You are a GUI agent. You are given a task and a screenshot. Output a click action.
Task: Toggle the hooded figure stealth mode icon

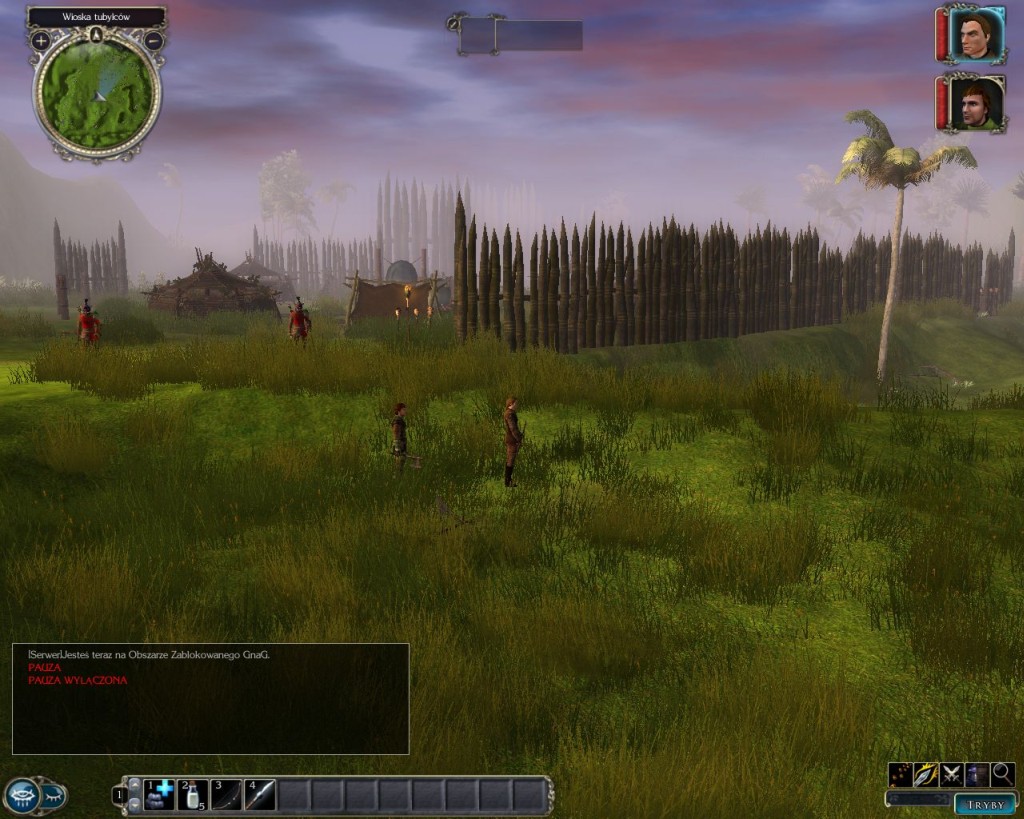click(976, 774)
